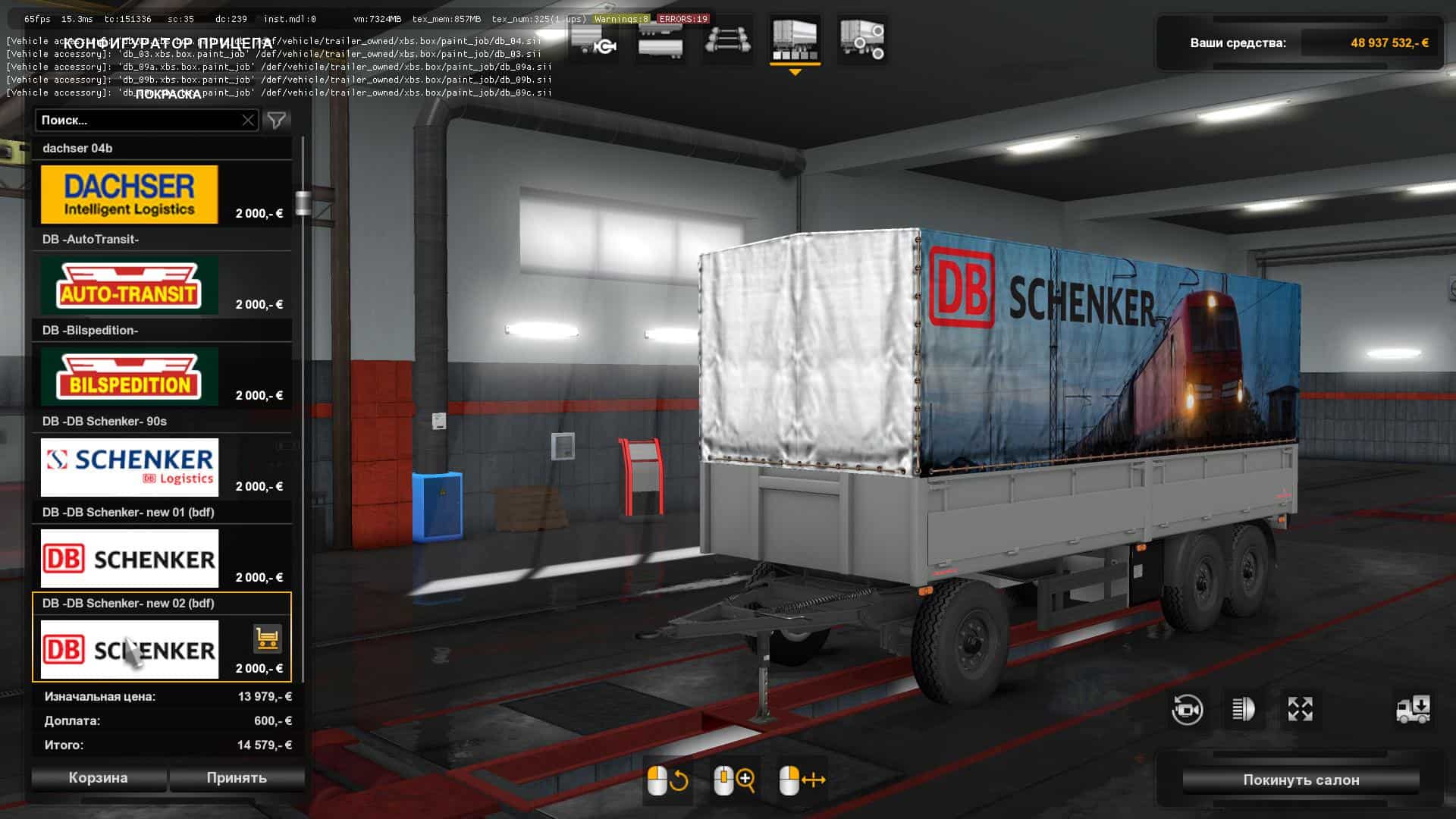This screenshot has height=819, width=1456.
Task: Switch to the trailer accessories category
Action: [861, 40]
